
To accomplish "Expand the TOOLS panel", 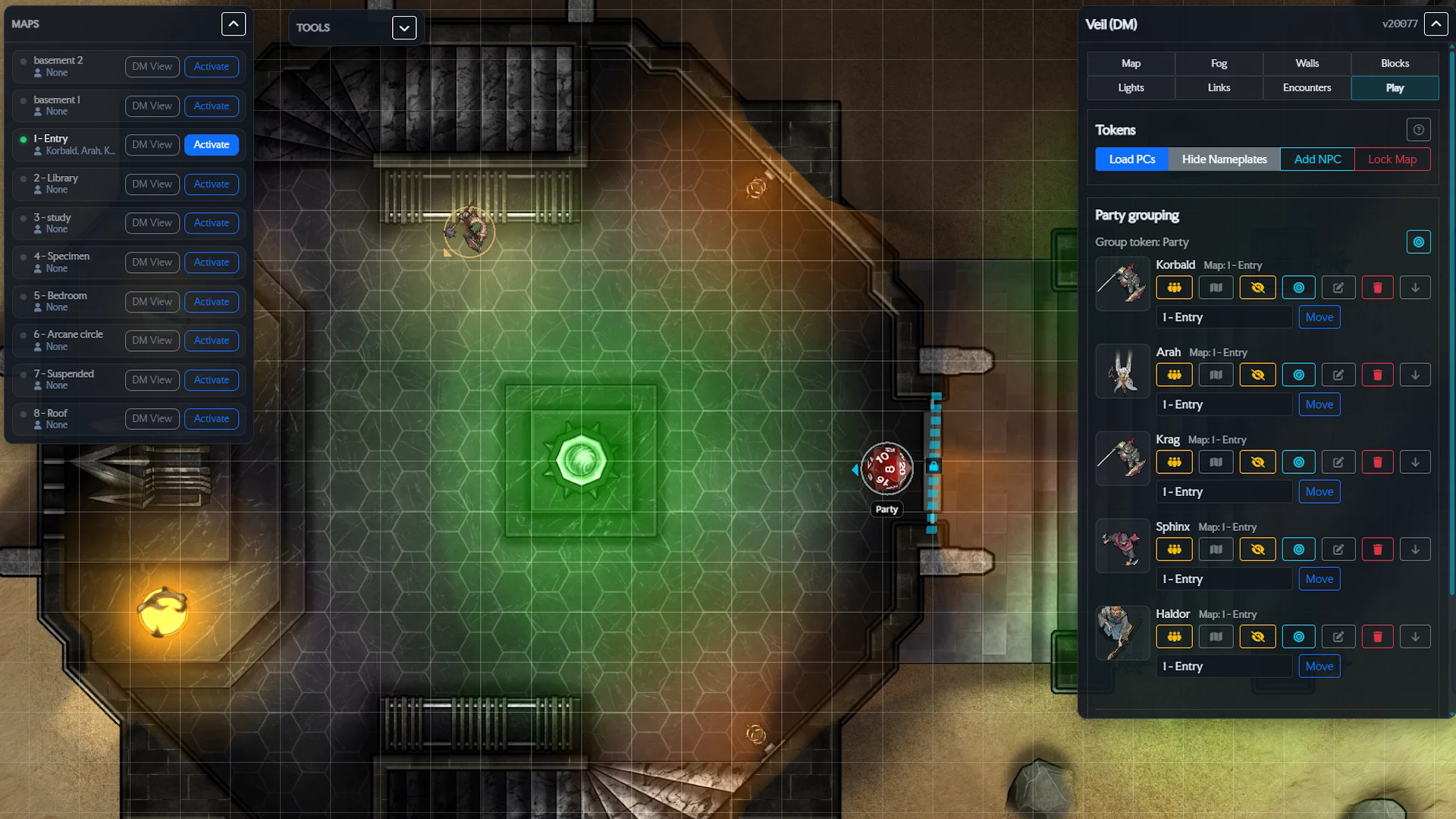I will pyautogui.click(x=403, y=27).
